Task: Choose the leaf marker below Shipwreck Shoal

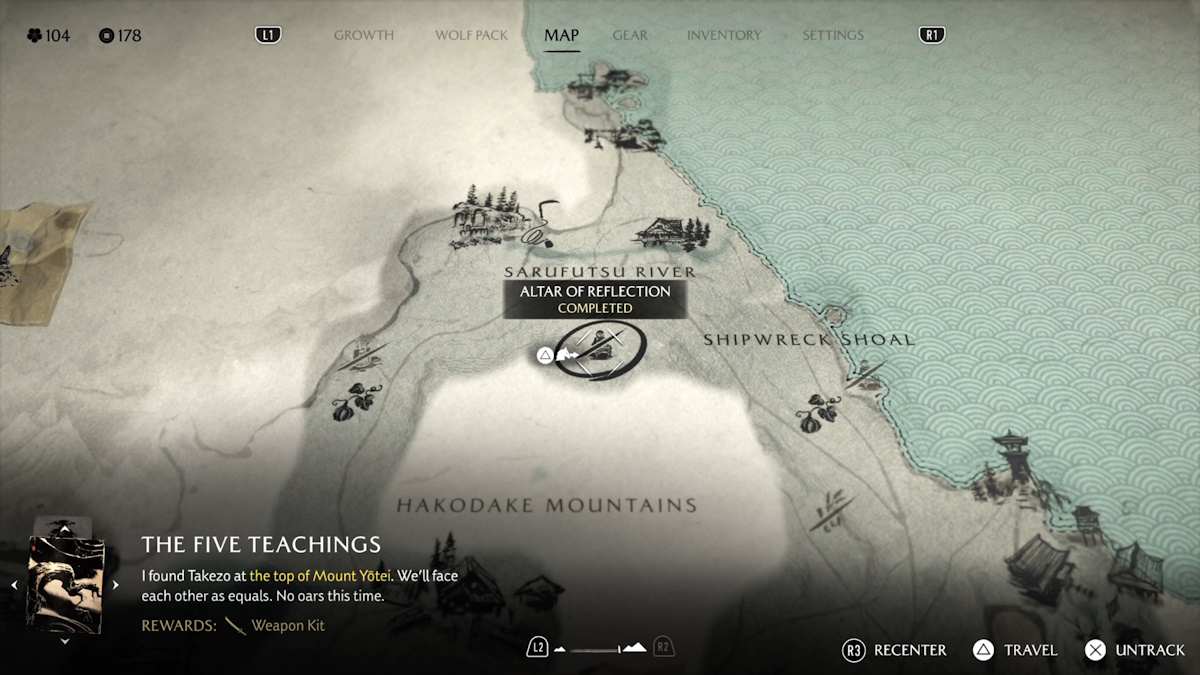Action: coord(818,412)
